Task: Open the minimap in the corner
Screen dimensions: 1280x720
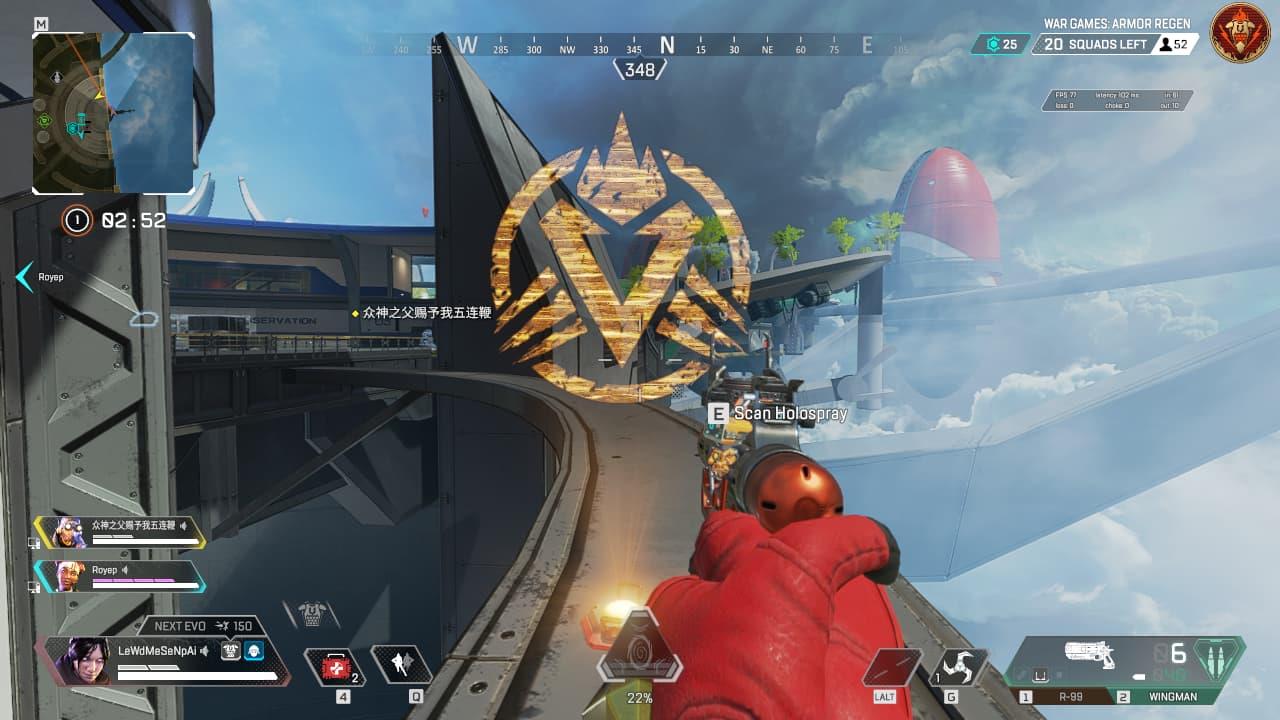Action: (113, 112)
